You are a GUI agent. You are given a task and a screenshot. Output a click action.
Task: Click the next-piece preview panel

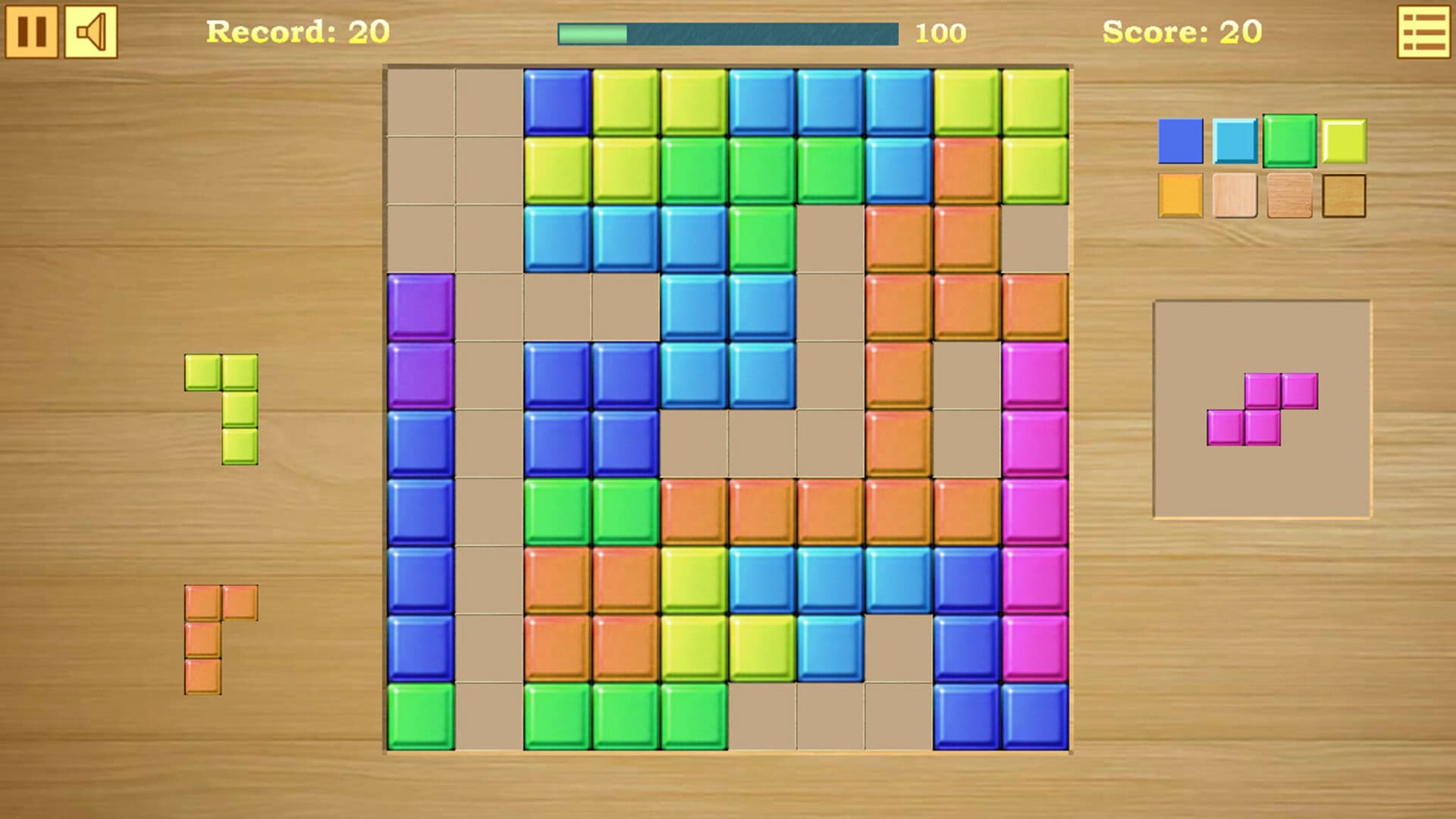click(x=1261, y=409)
